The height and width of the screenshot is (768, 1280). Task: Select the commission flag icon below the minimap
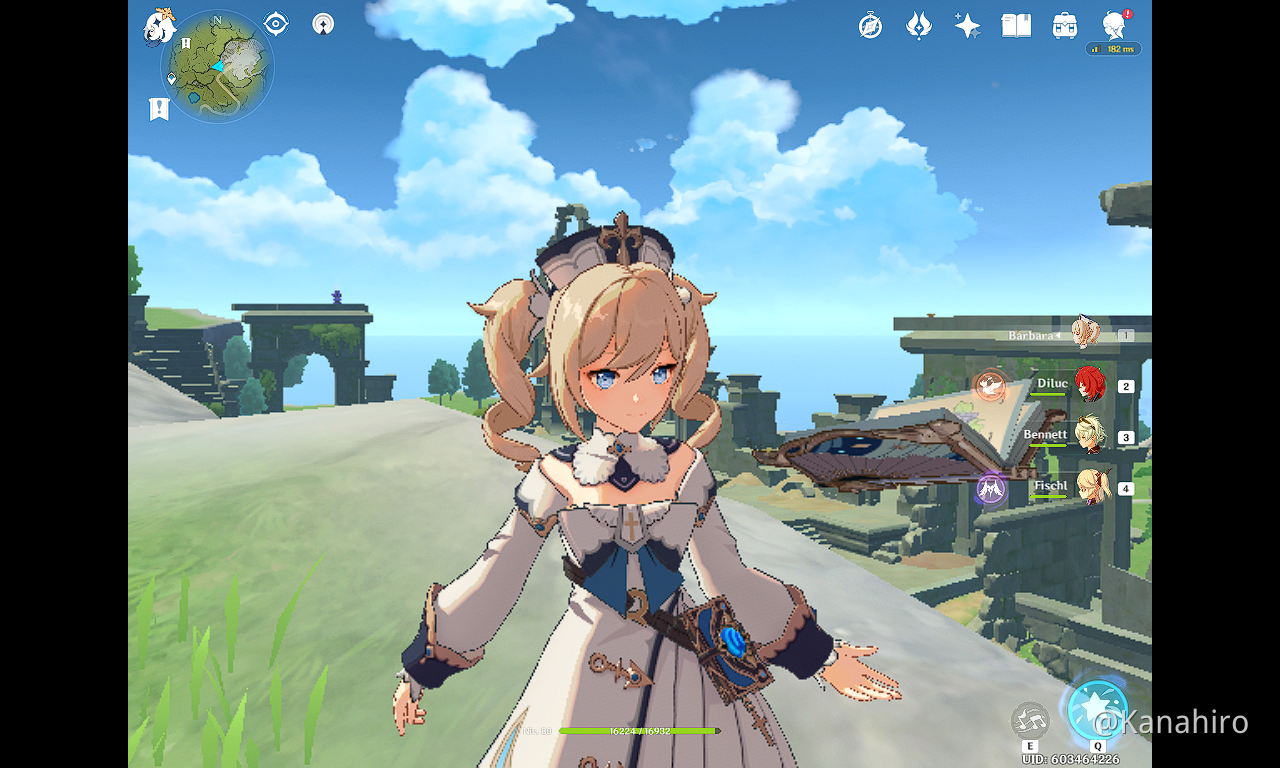(x=160, y=107)
